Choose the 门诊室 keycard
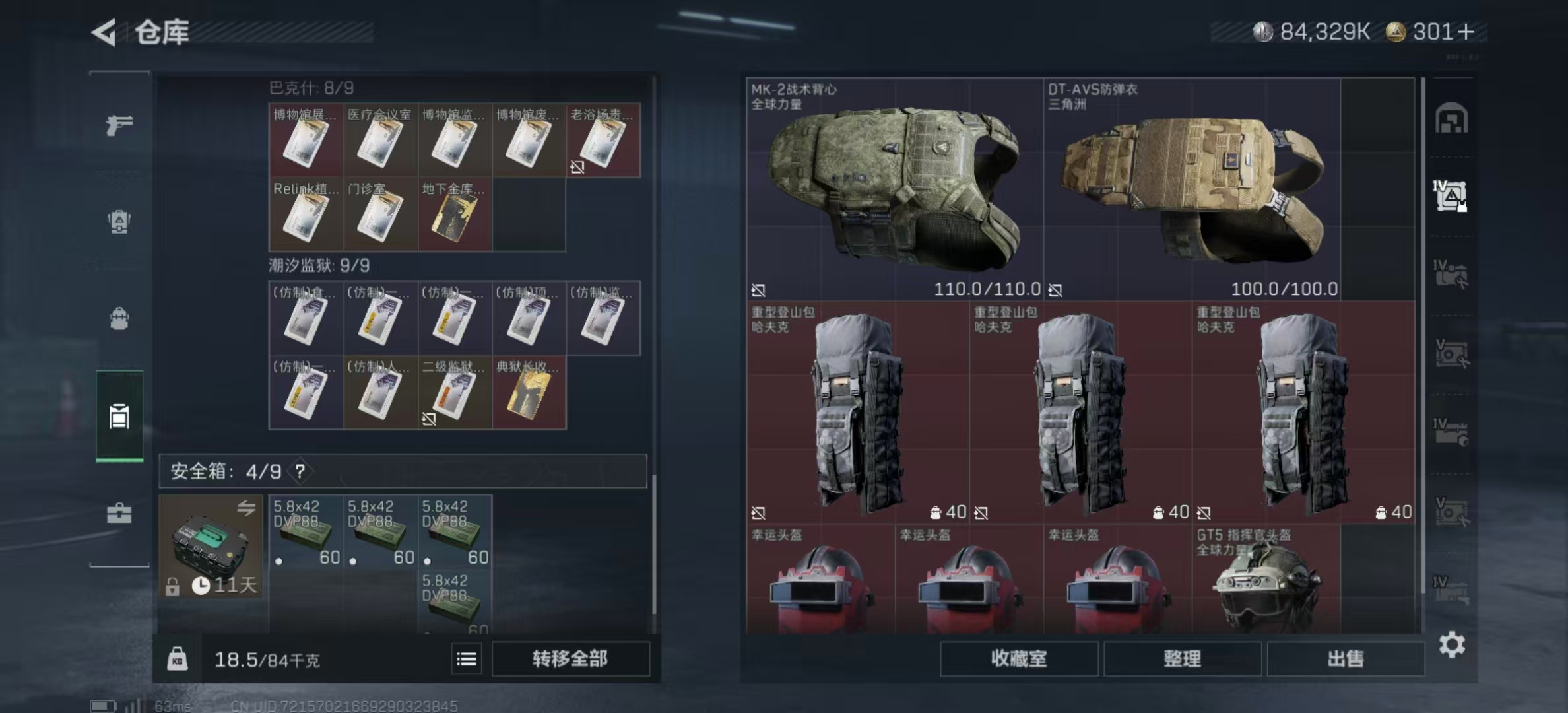This screenshot has height=713, width=1568. tap(380, 214)
